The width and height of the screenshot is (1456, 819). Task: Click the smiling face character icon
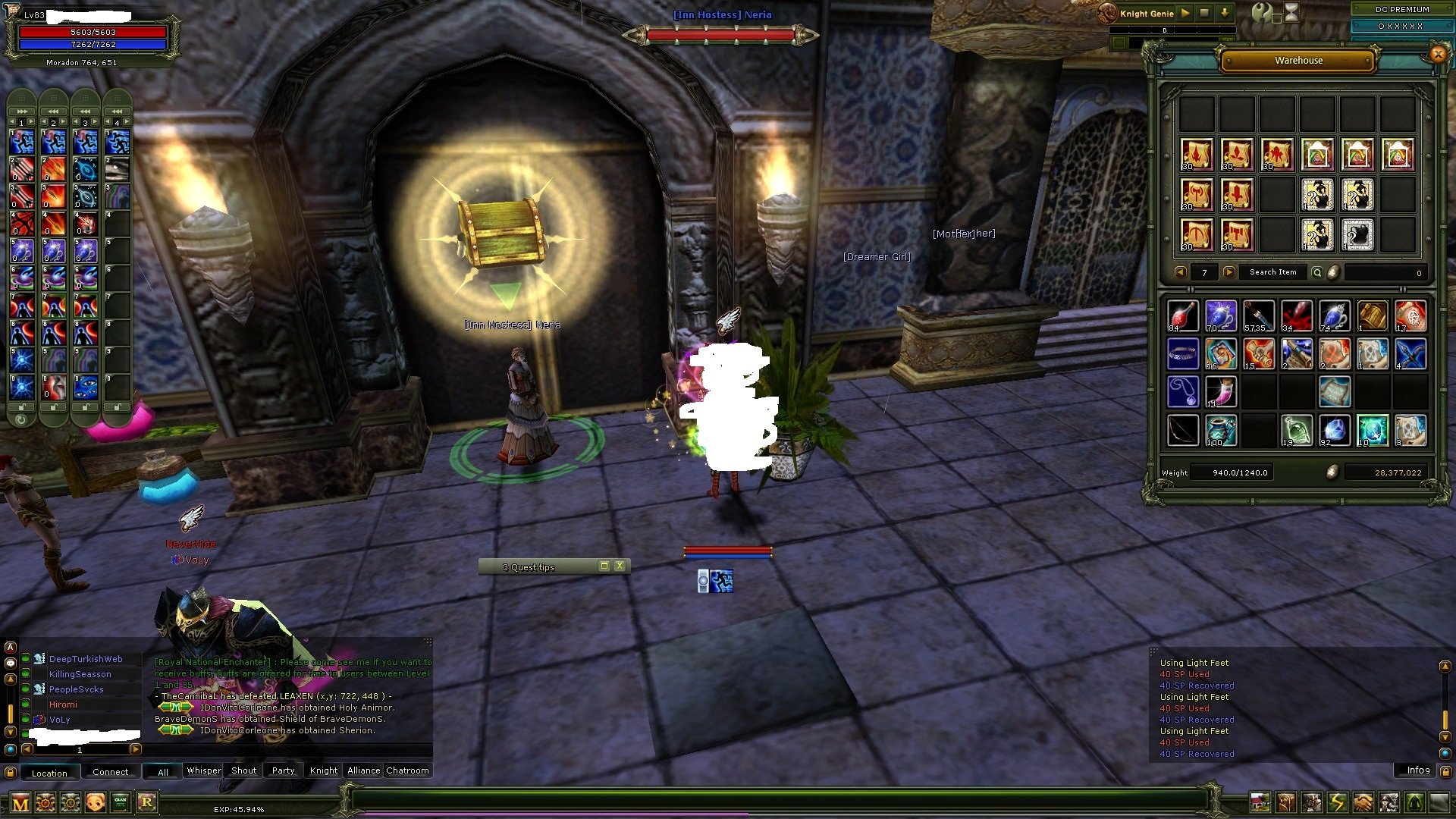point(95,802)
